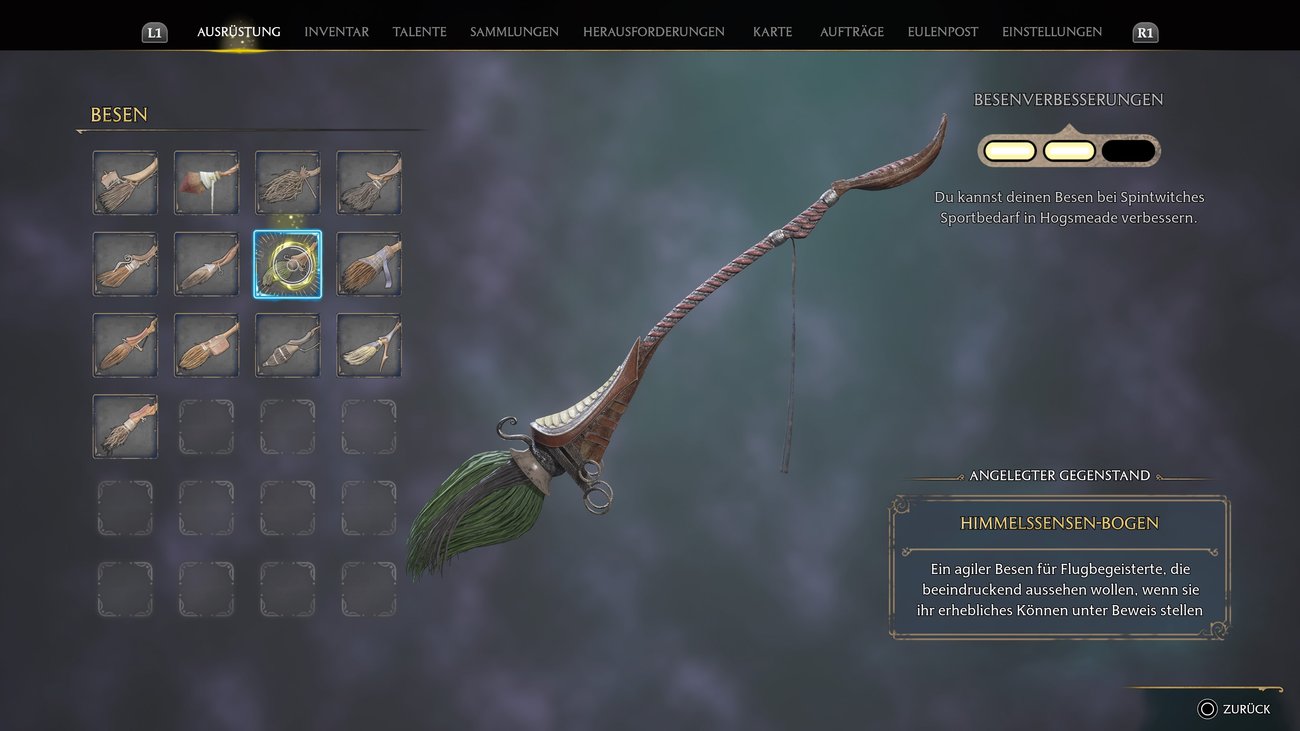
Task: Select the equipped broom with the golden ring
Action: [x=287, y=264]
